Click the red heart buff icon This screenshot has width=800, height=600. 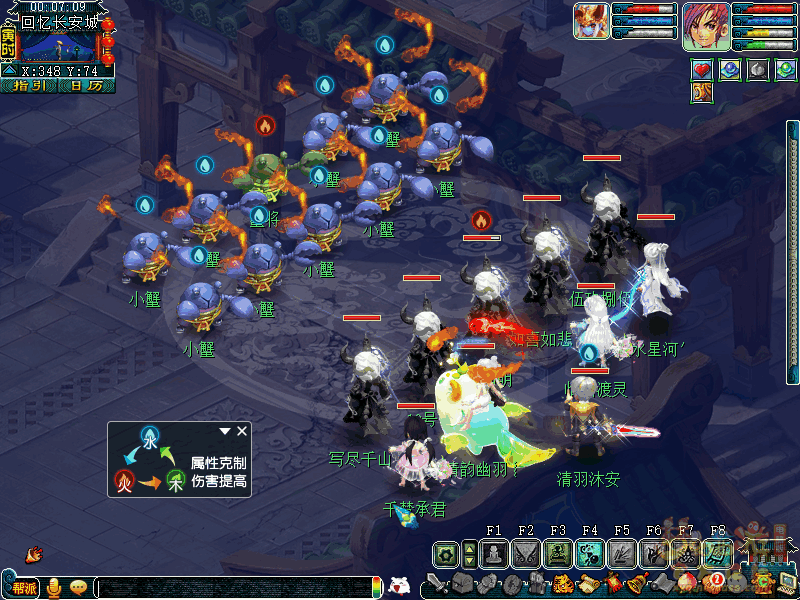coord(702,69)
